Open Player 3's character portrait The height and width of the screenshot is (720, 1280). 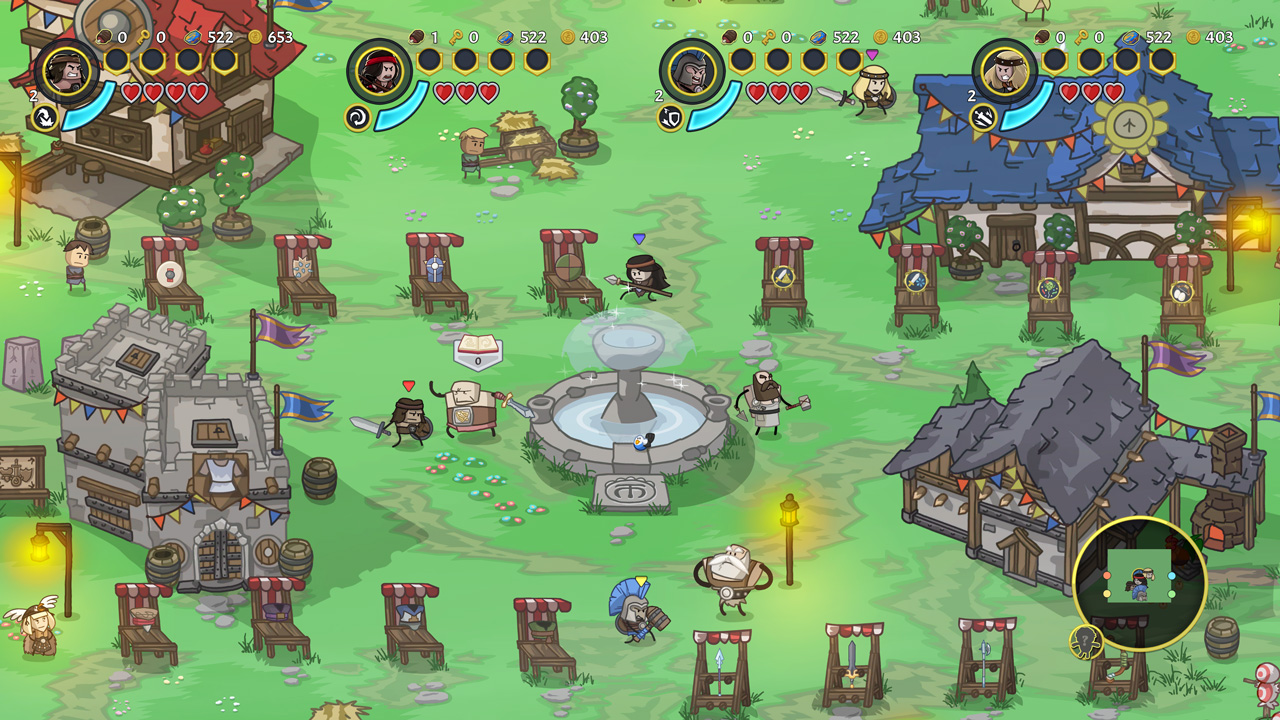point(690,71)
